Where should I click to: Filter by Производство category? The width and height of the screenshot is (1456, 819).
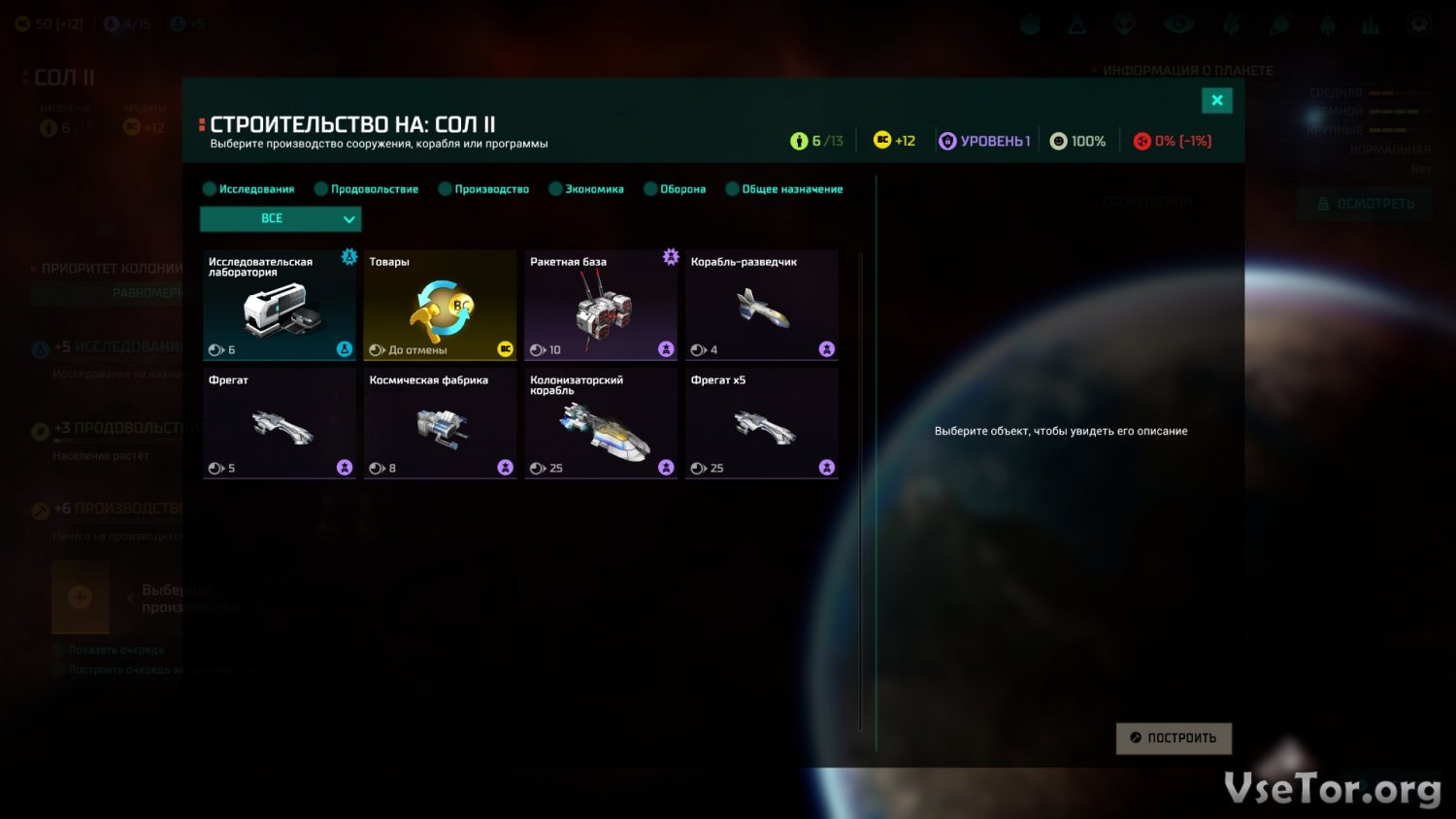pyautogui.click(x=483, y=189)
